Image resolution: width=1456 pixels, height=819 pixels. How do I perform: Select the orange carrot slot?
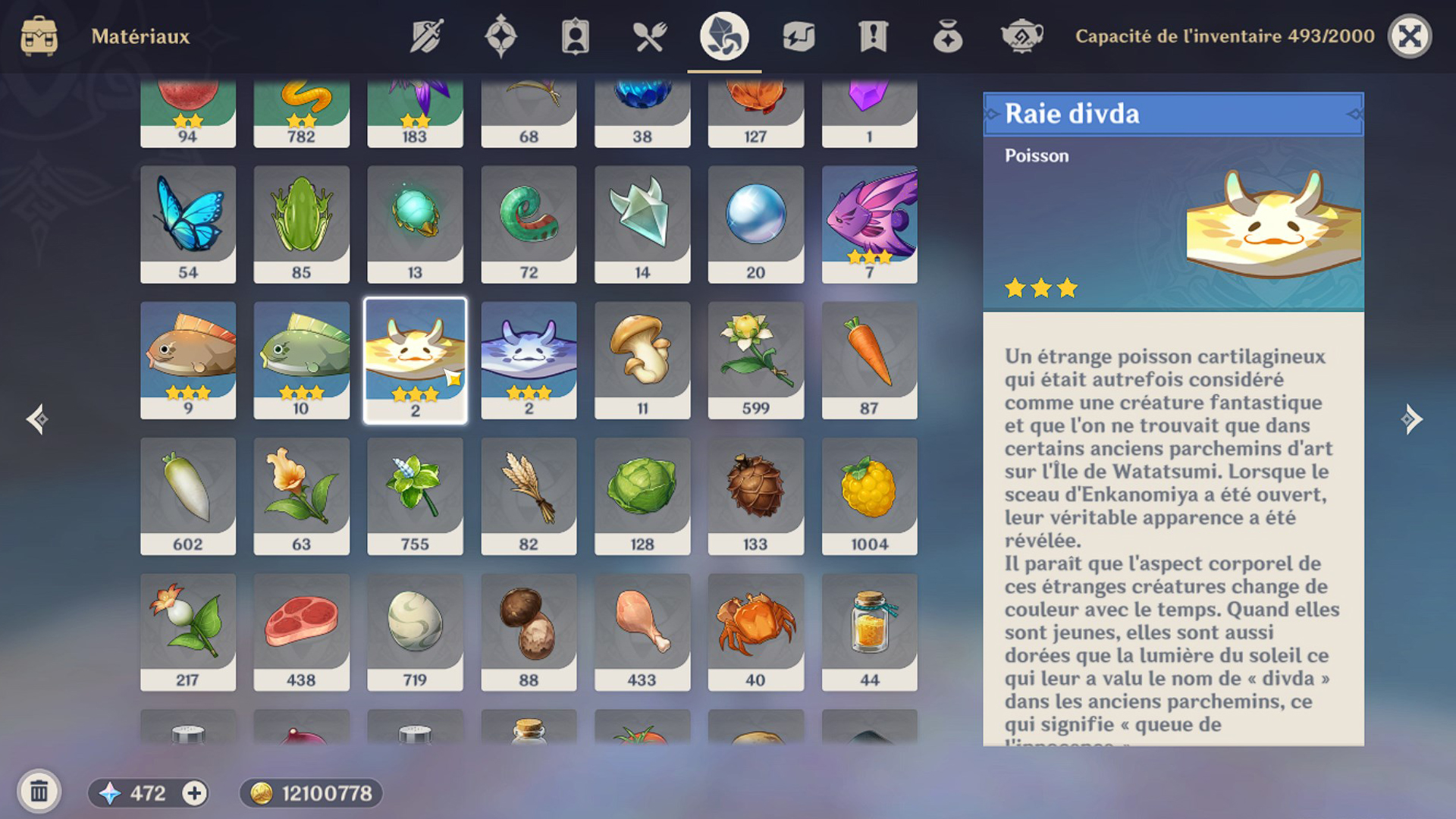tap(869, 359)
